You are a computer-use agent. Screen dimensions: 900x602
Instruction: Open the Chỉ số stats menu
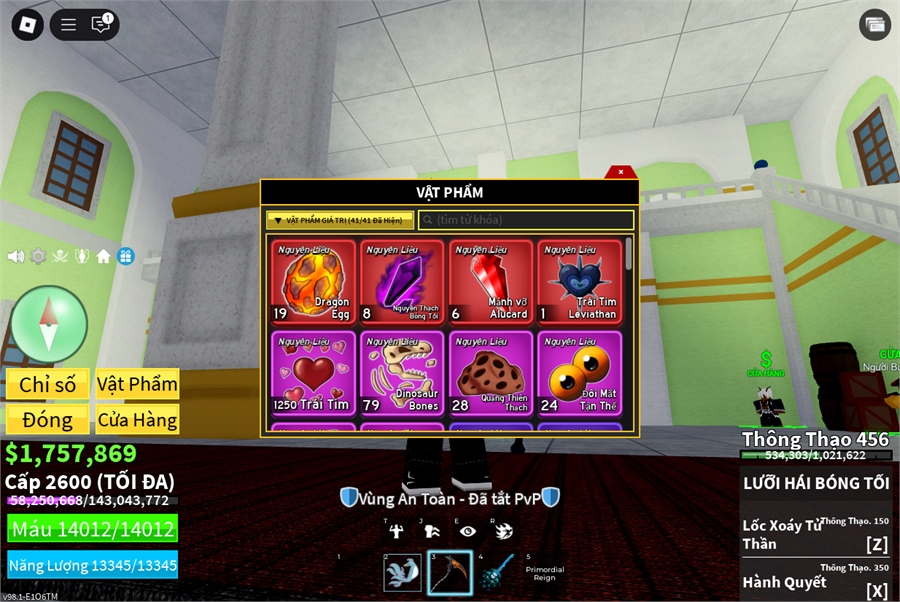(x=47, y=384)
